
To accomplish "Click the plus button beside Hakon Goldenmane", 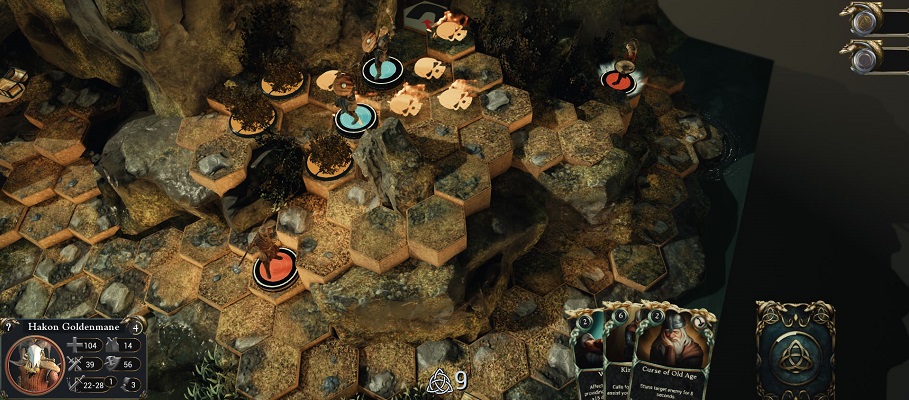I will pos(137,325).
